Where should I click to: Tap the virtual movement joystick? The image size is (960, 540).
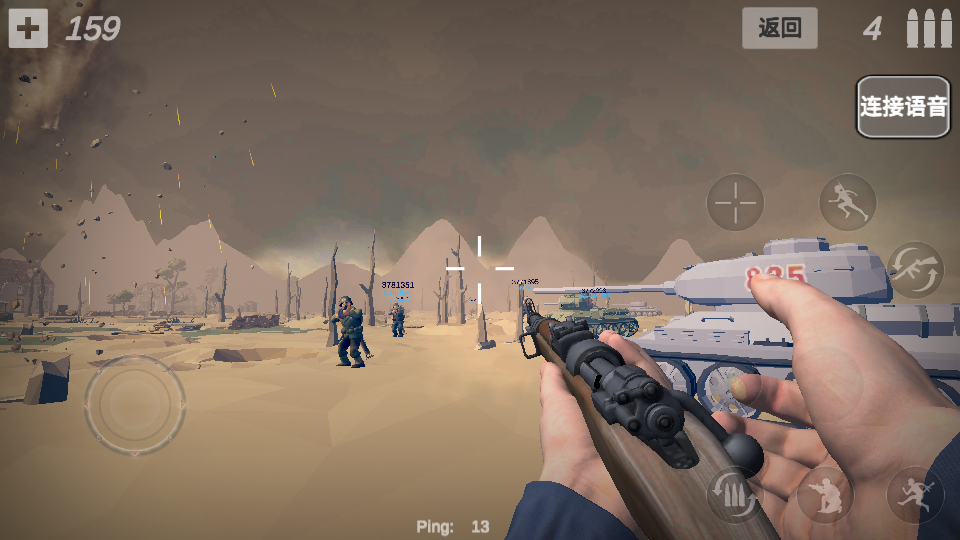[135, 404]
